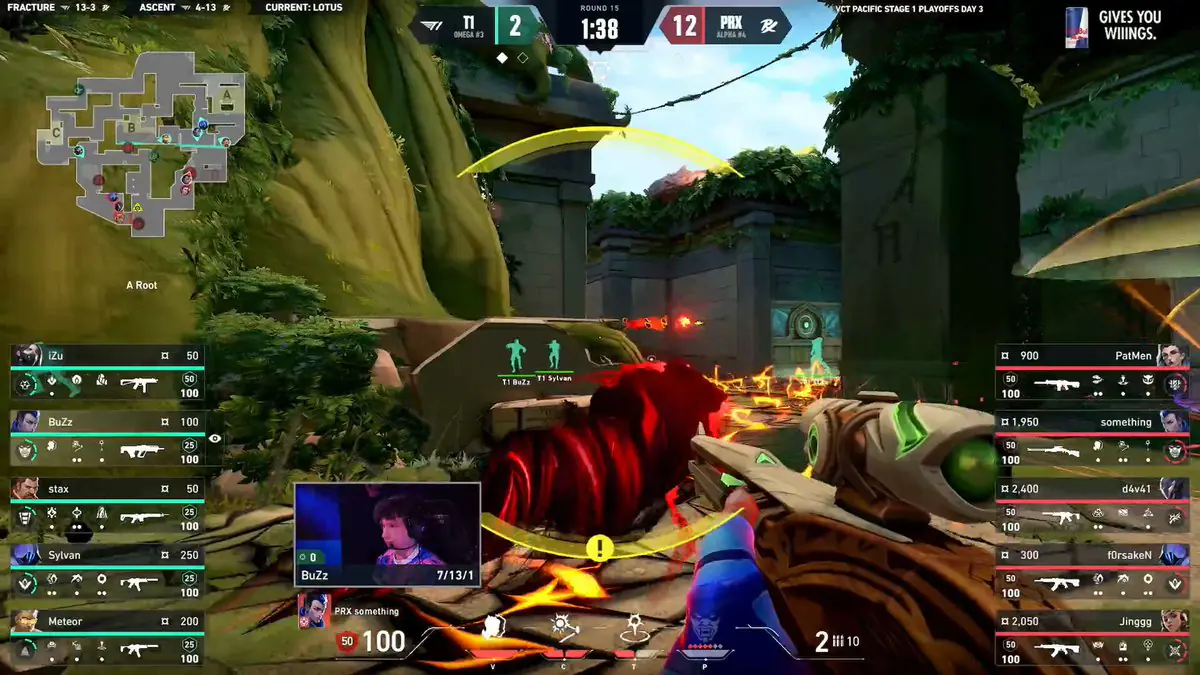
Task: Select BuZz's player row
Action: point(107,438)
